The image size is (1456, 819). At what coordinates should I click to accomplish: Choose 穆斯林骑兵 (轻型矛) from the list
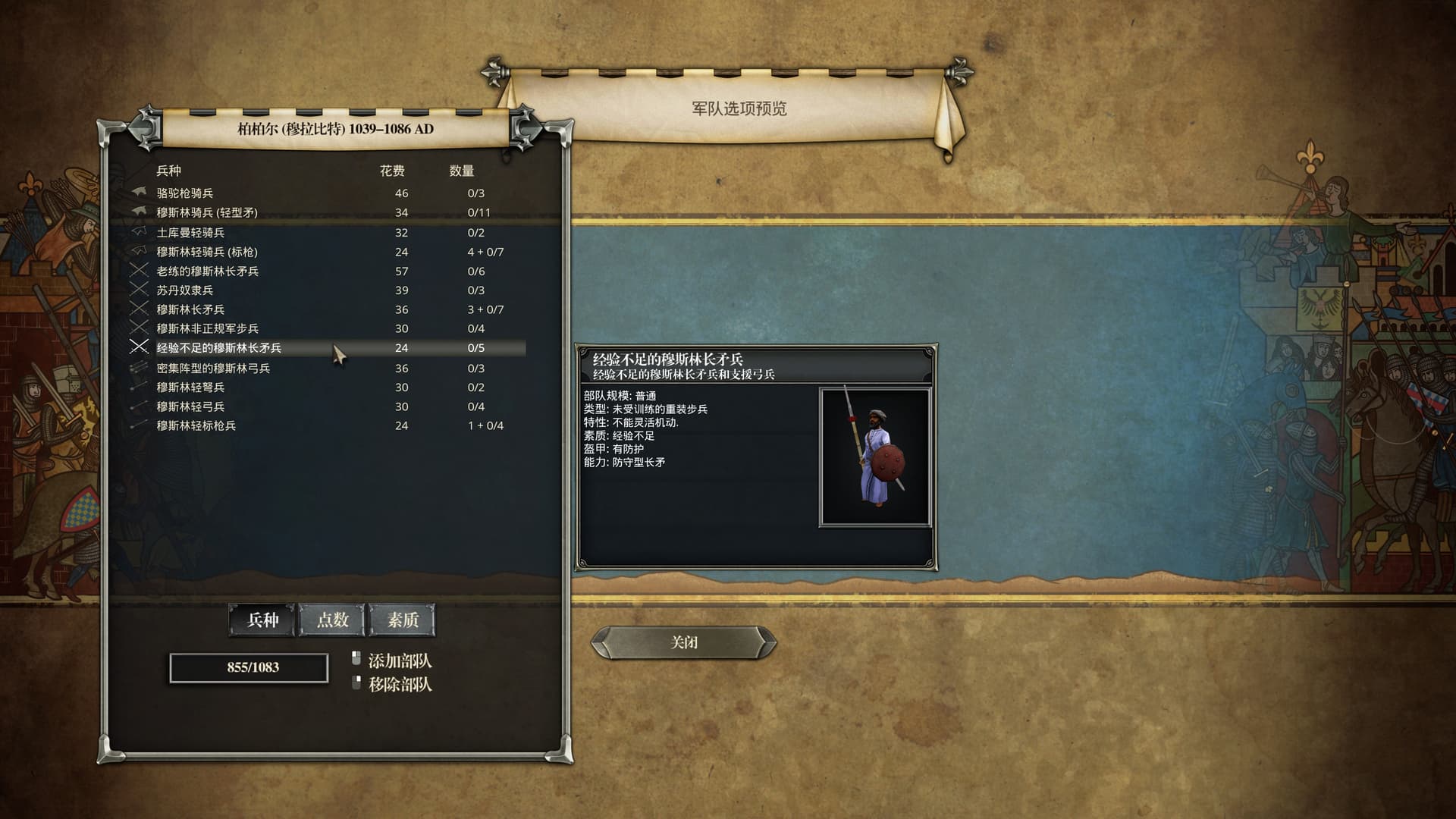pyautogui.click(x=207, y=212)
